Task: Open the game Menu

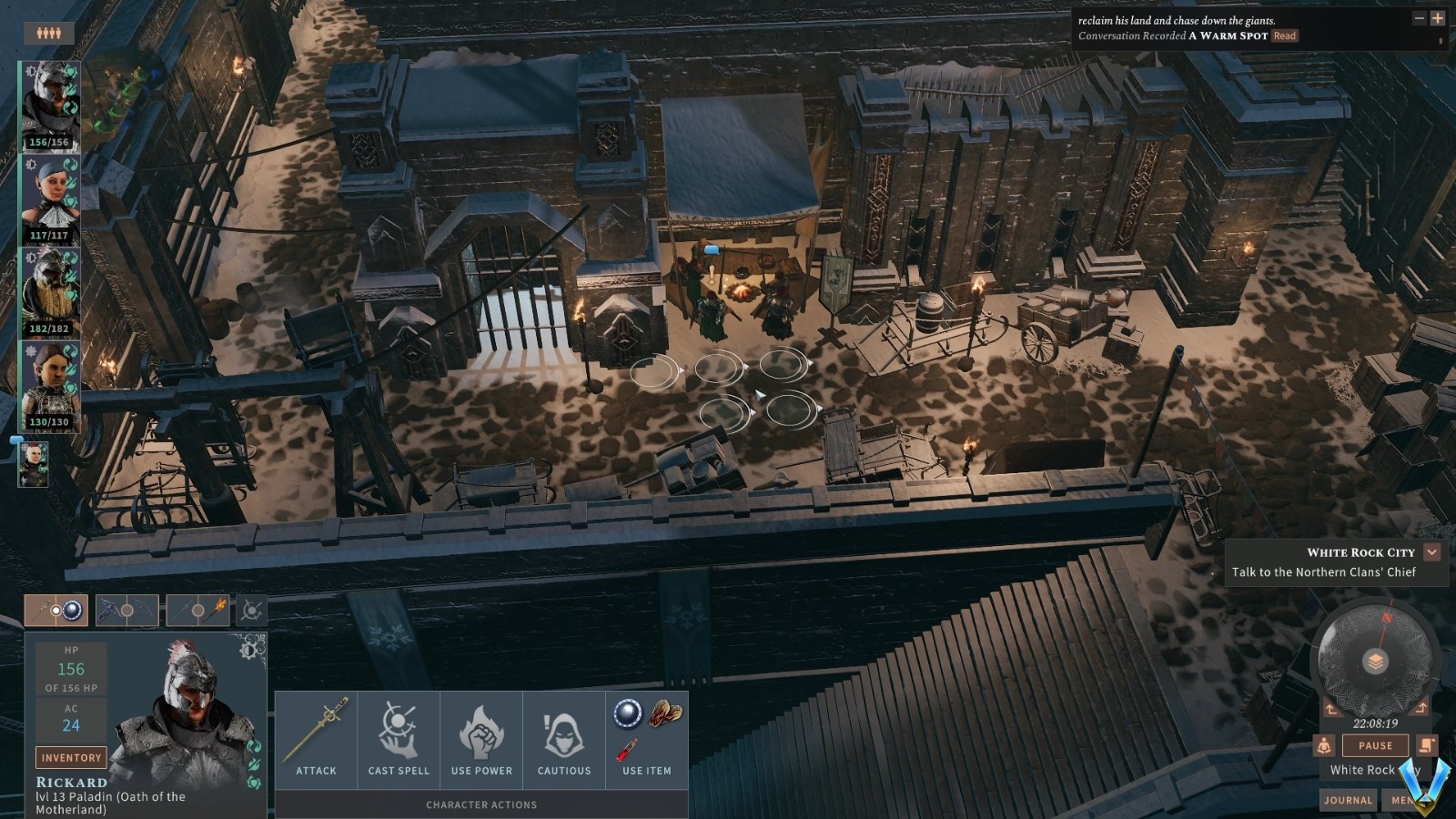Action: tap(1401, 800)
